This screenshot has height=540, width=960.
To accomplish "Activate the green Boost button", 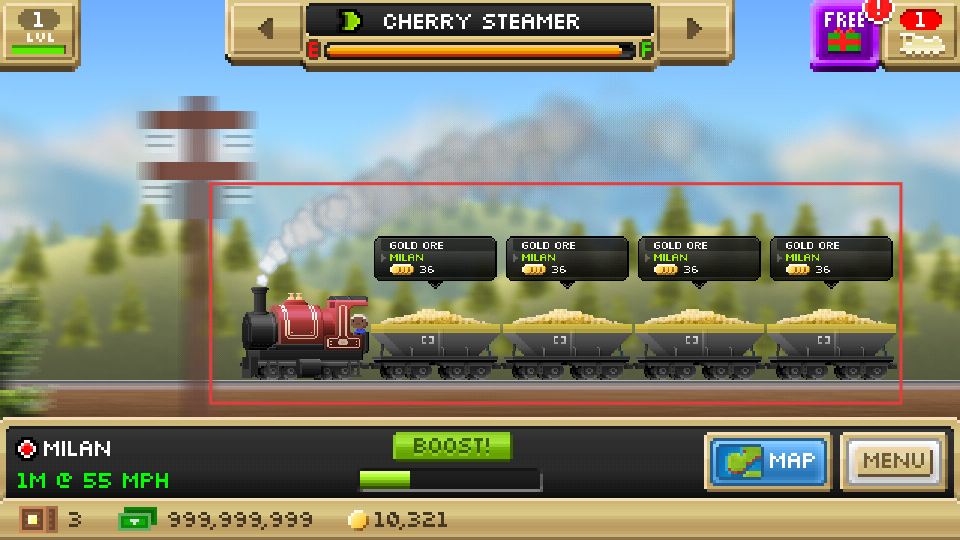I will 452,446.
